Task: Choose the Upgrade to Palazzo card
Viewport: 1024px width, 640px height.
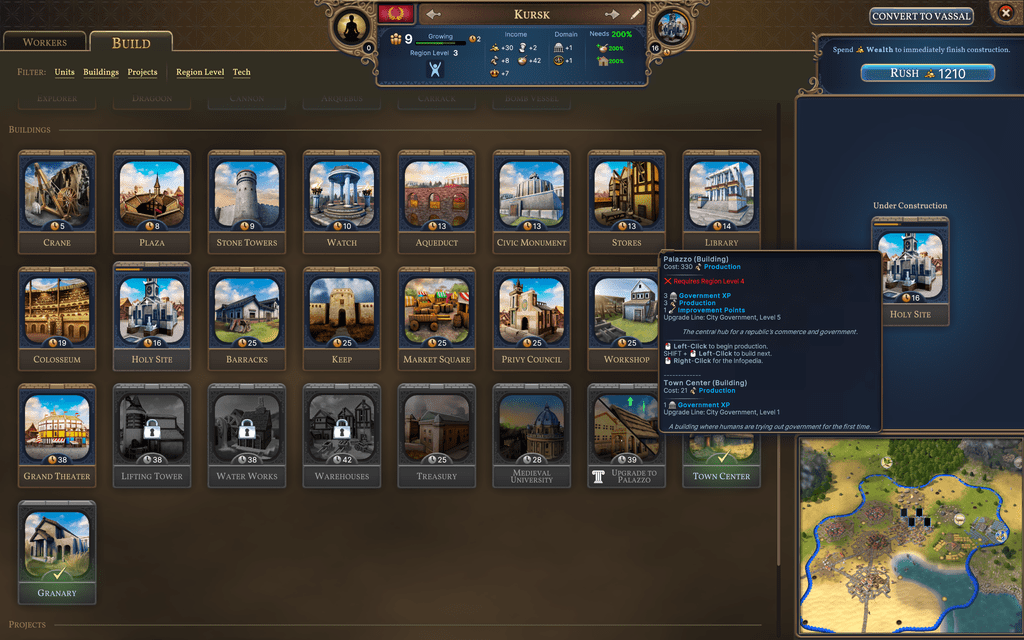Action: click(627, 434)
